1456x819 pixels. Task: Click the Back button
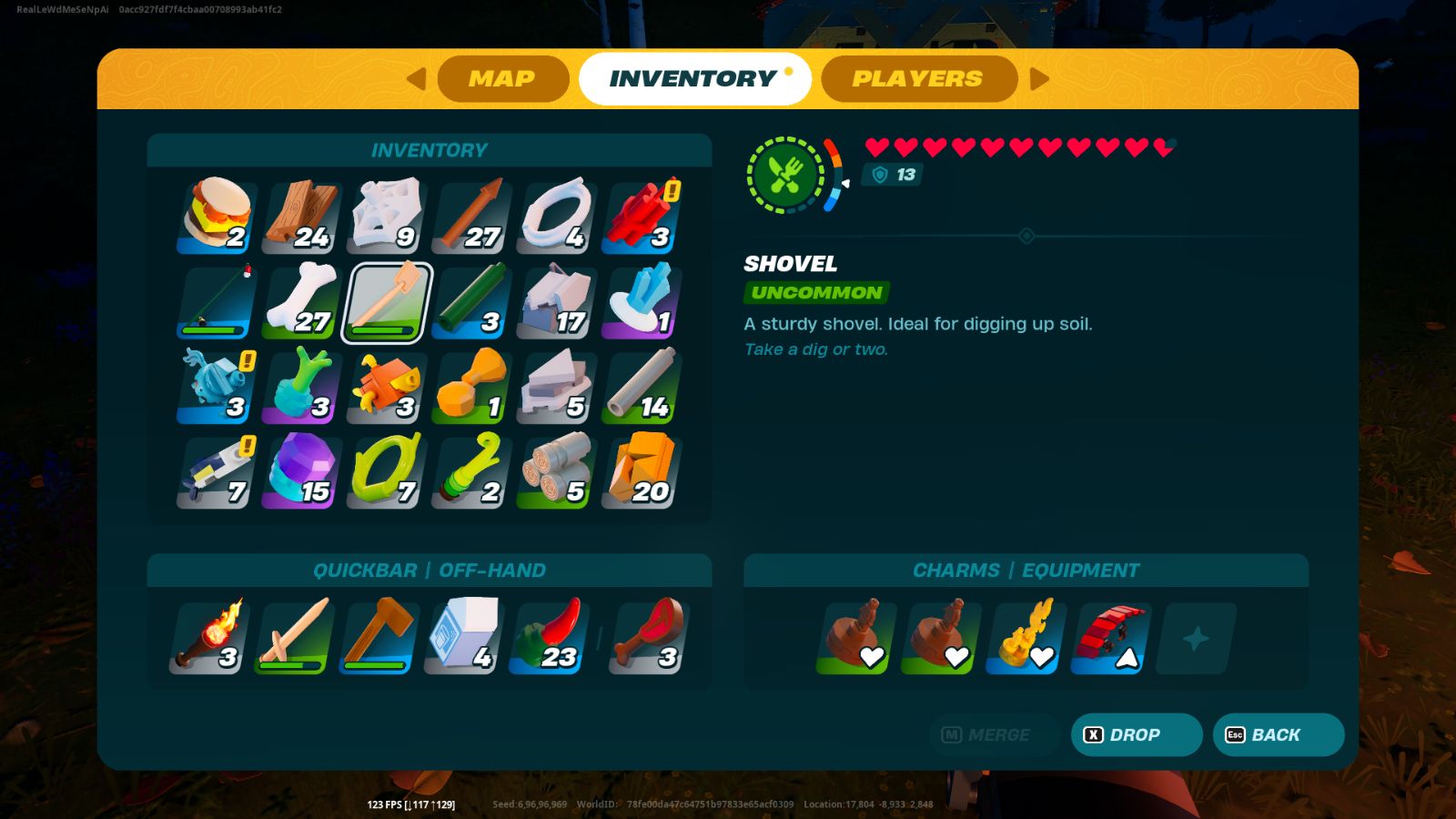(x=1278, y=735)
